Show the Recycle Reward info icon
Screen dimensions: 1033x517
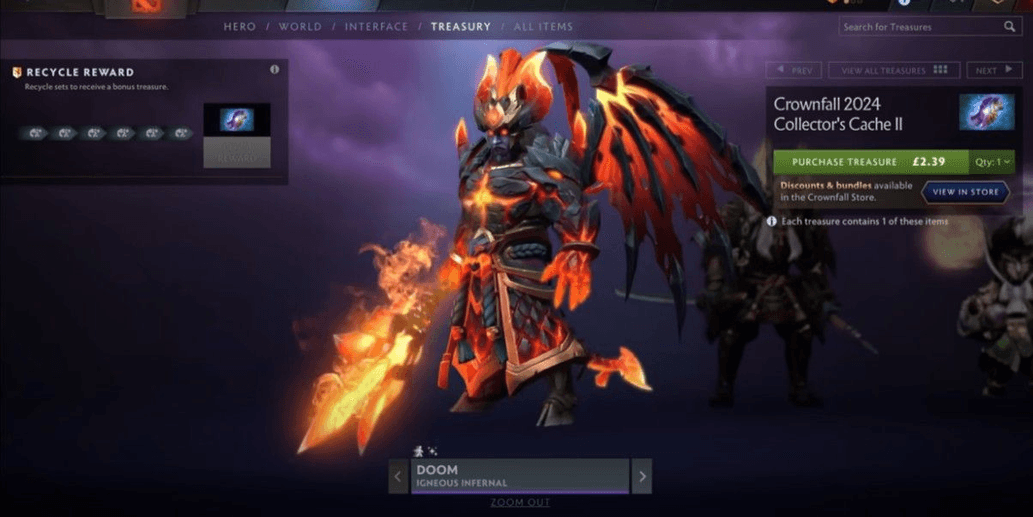coord(274,70)
